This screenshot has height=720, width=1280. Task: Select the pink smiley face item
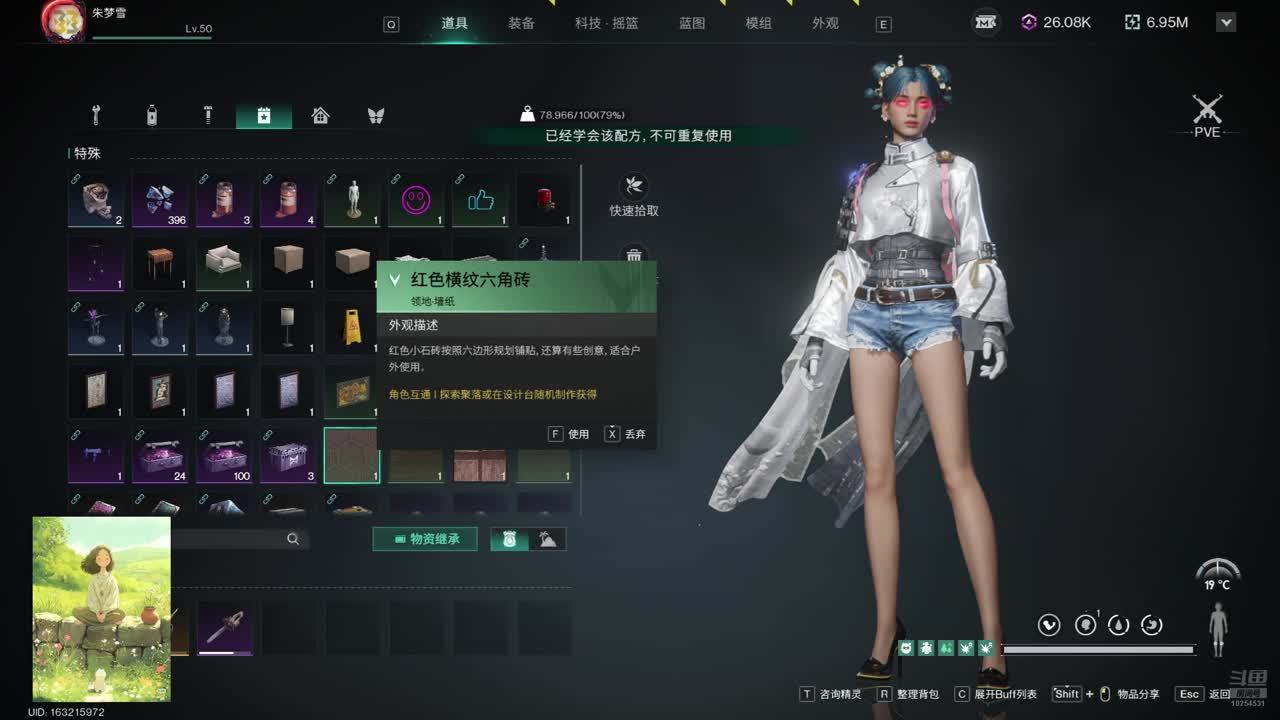(415, 199)
